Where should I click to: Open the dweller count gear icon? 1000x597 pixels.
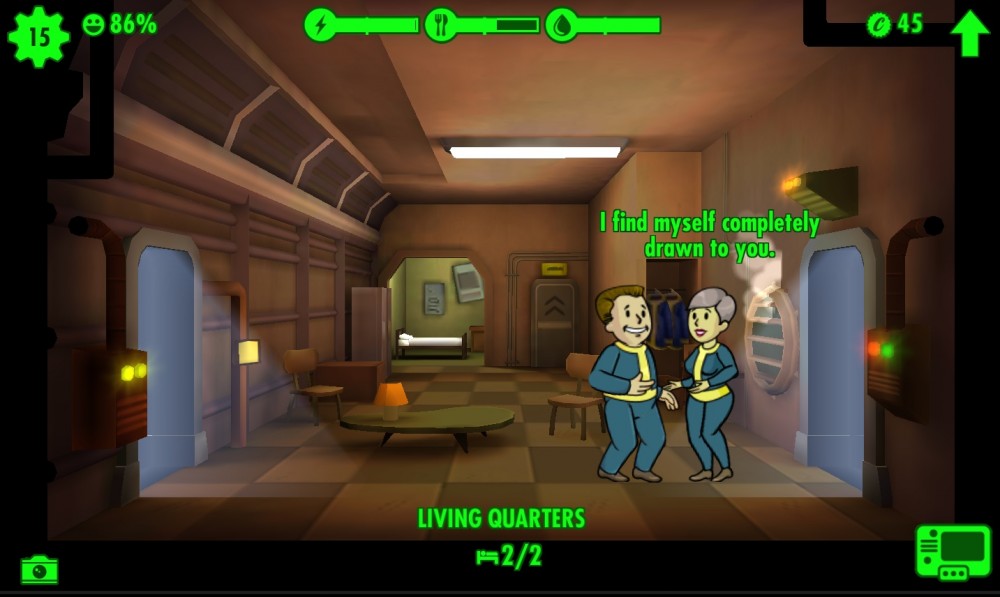point(38,37)
